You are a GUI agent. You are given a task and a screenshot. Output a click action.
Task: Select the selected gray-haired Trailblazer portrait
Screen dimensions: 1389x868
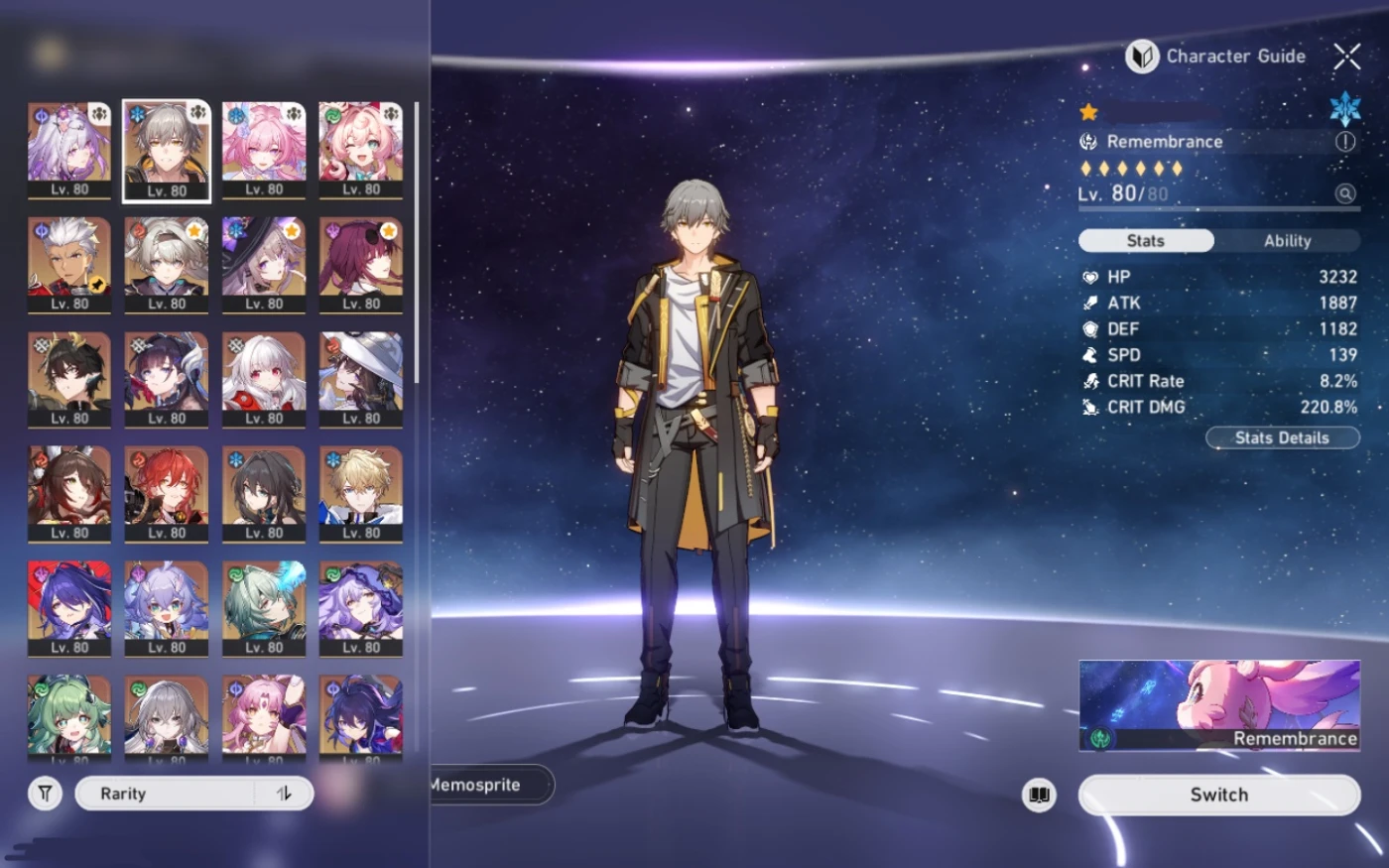pos(167,151)
